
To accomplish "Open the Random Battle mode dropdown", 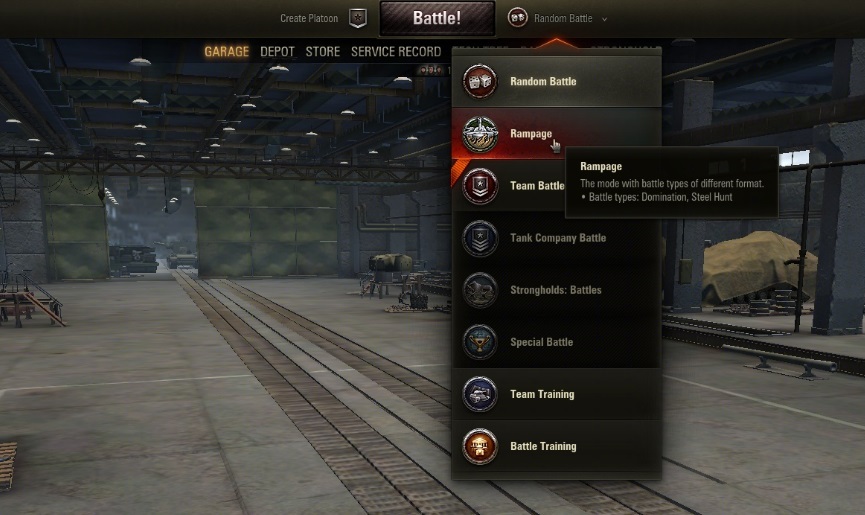I will pyautogui.click(x=558, y=18).
